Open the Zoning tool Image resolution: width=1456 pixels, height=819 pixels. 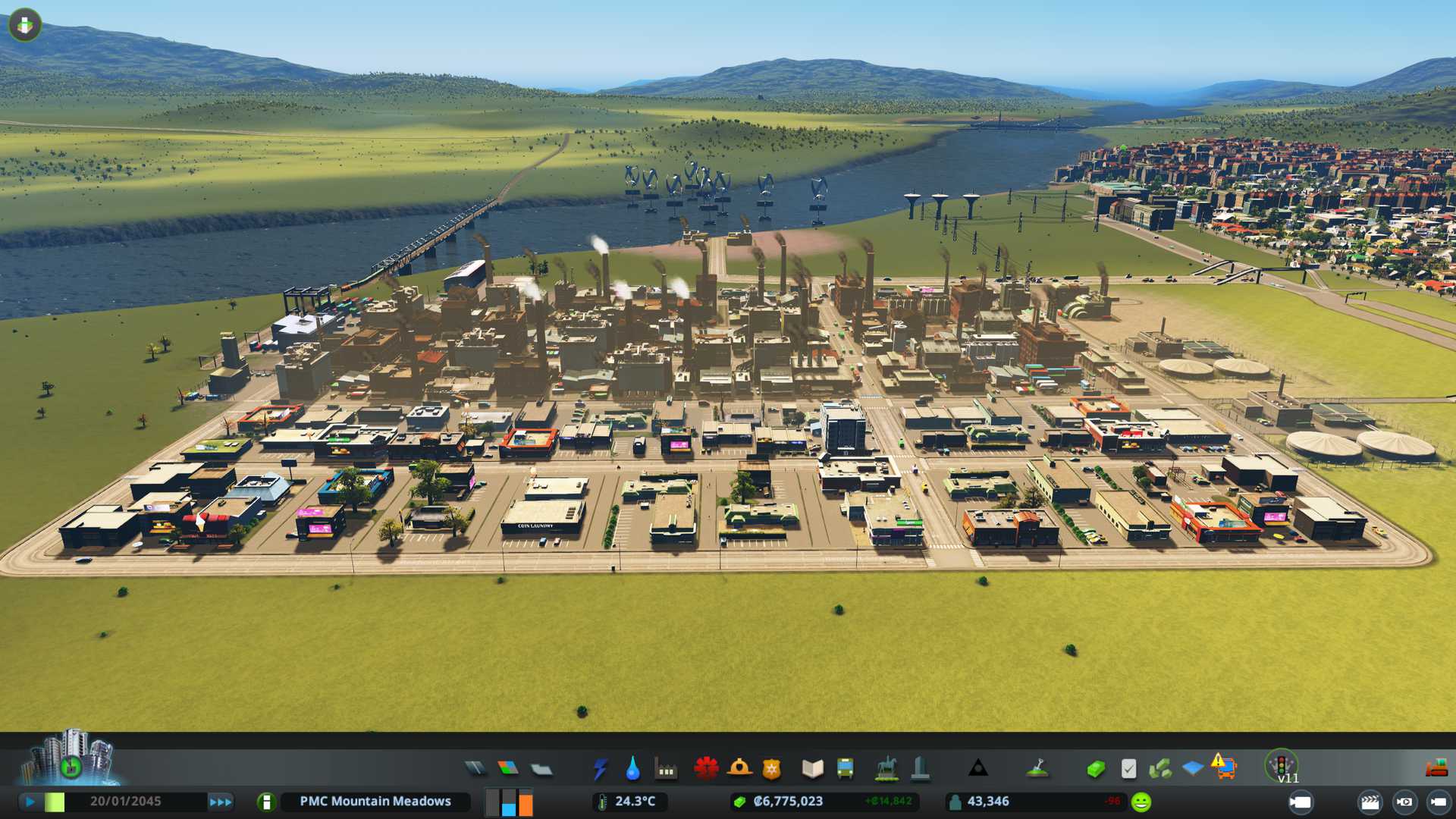pos(508,769)
